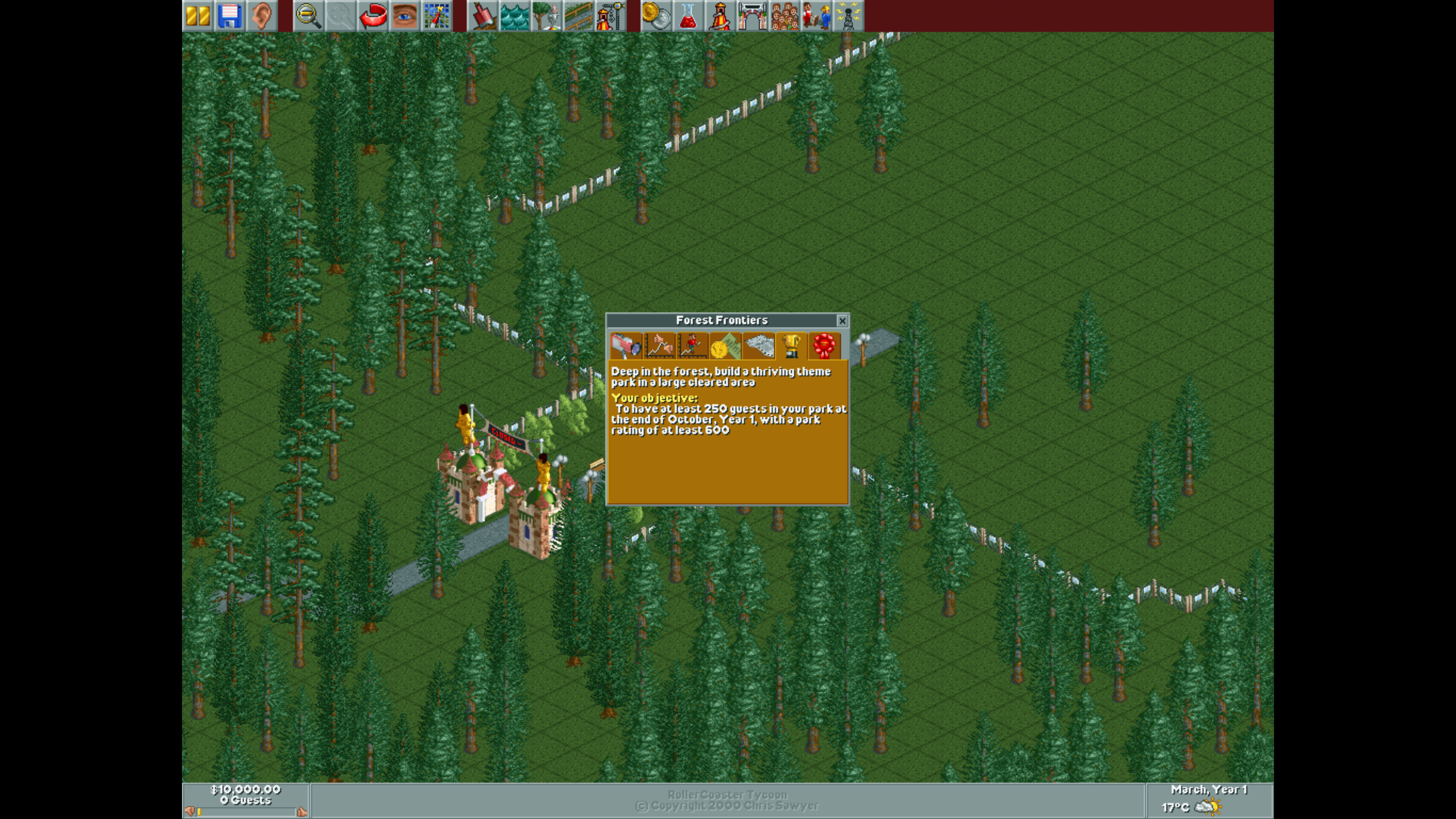This screenshot has width=1456, height=819.
Task: Close the Forest Frontiers window
Action: (842, 321)
